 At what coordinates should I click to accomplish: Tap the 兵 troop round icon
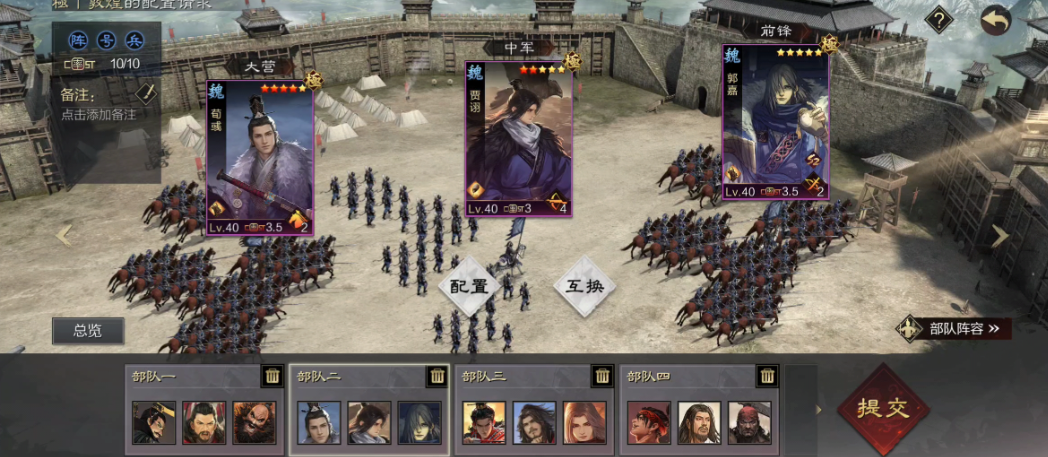click(133, 40)
